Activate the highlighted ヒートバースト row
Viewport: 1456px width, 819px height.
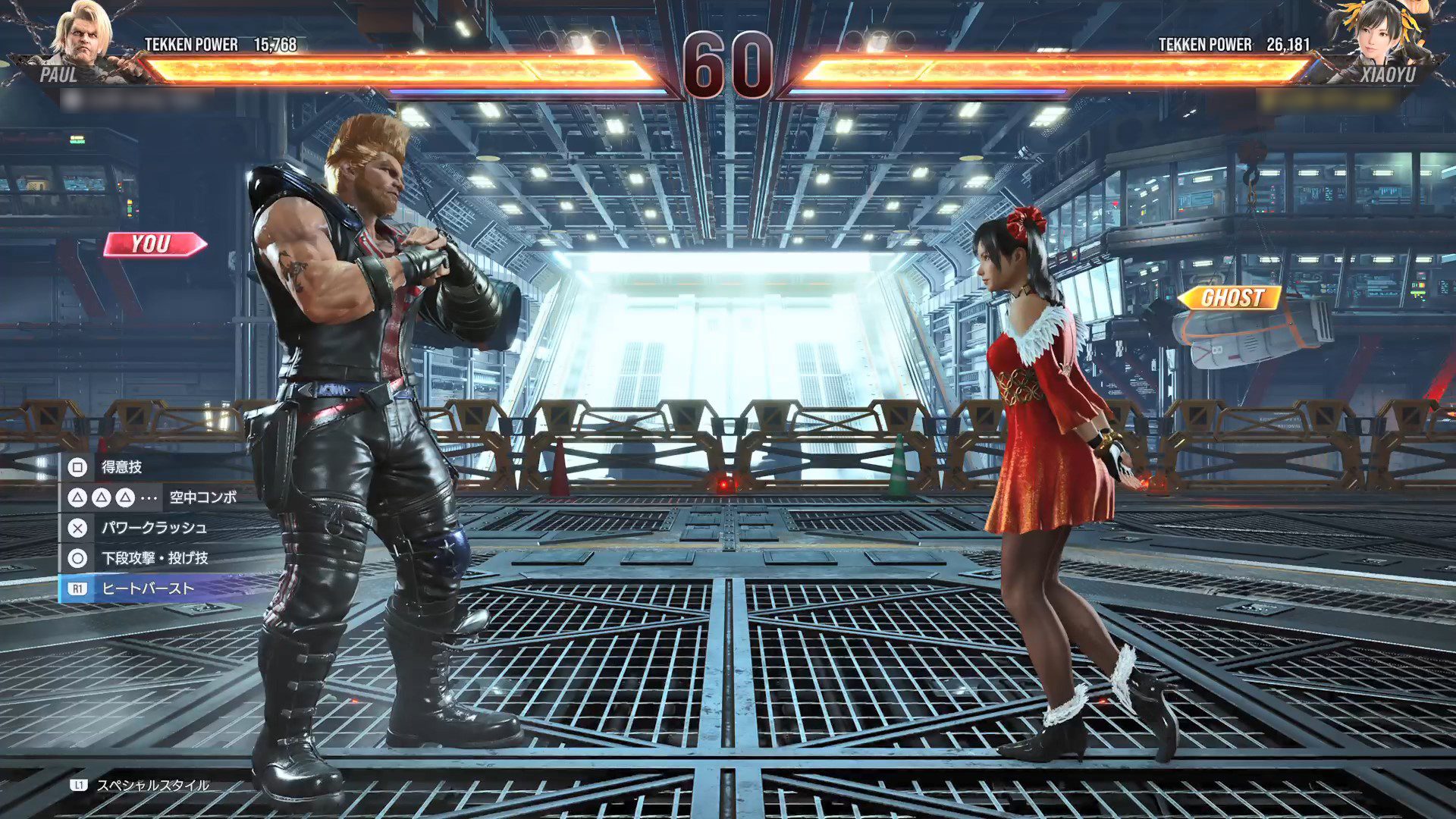tap(148, 588)
